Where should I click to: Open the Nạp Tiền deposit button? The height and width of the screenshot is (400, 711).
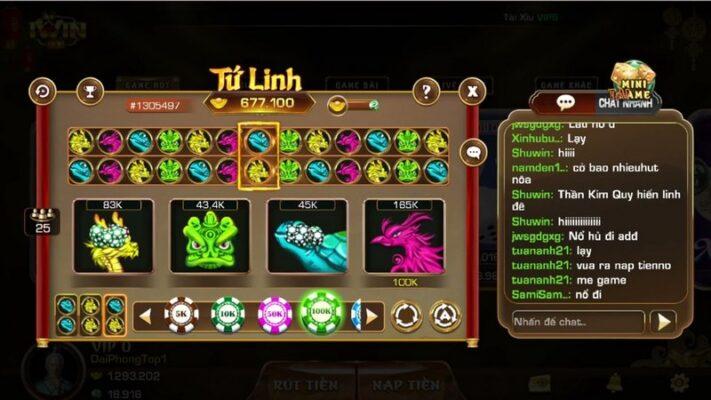[405, 384]
